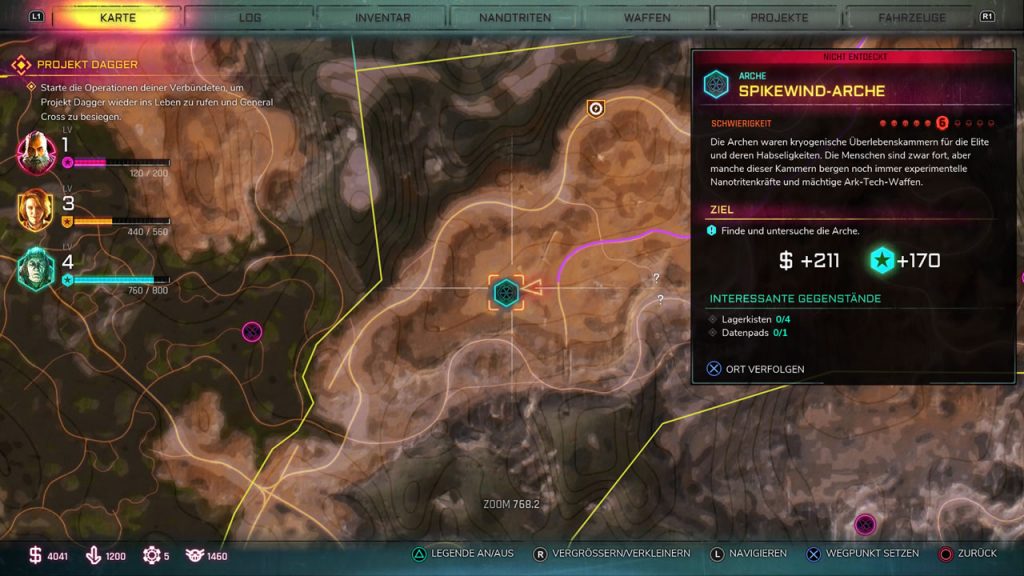Open the Nanotriten tab
Image resolution: width=1024 pixels, height=576 pixels.
pyautogui.click(x=514, y=17)
